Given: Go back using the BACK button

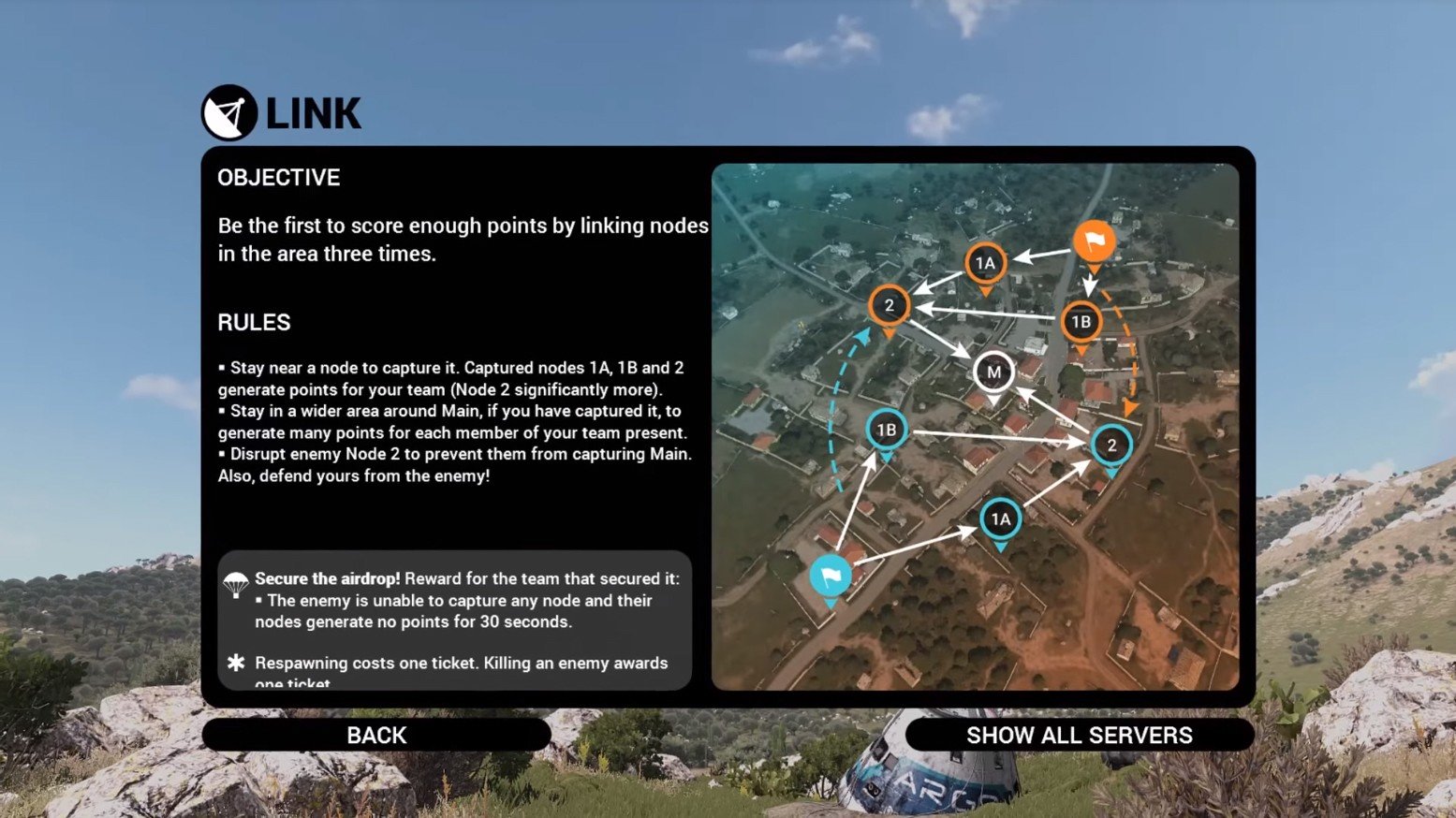Looking at the screenshot, I should tap(376, 735).
